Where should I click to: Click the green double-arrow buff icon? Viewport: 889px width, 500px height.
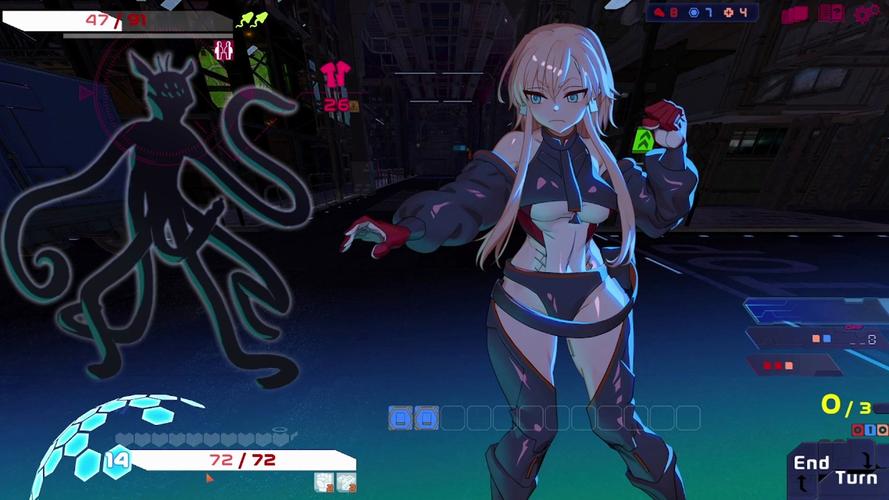pyautogui.click(x=251, y=19)
